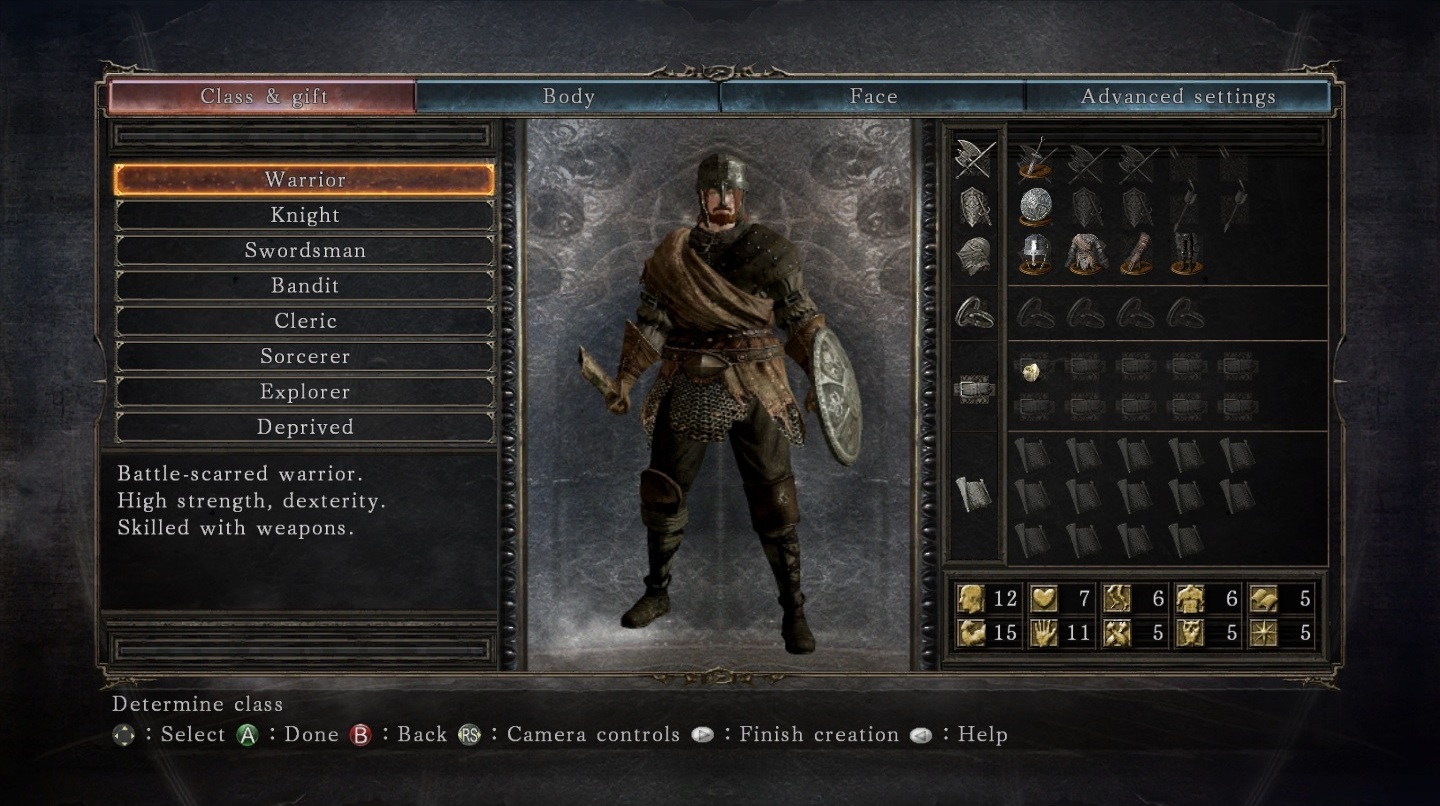
Task: Select the Warrior class
Action: (305, 180)
